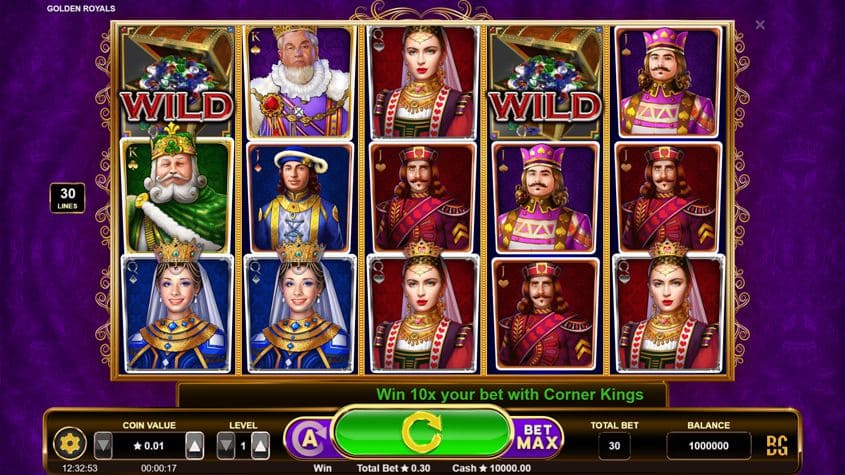Screen dimensions: 845x475
Task: Spin the reels with the green button
Action: (x=421, y=433)
